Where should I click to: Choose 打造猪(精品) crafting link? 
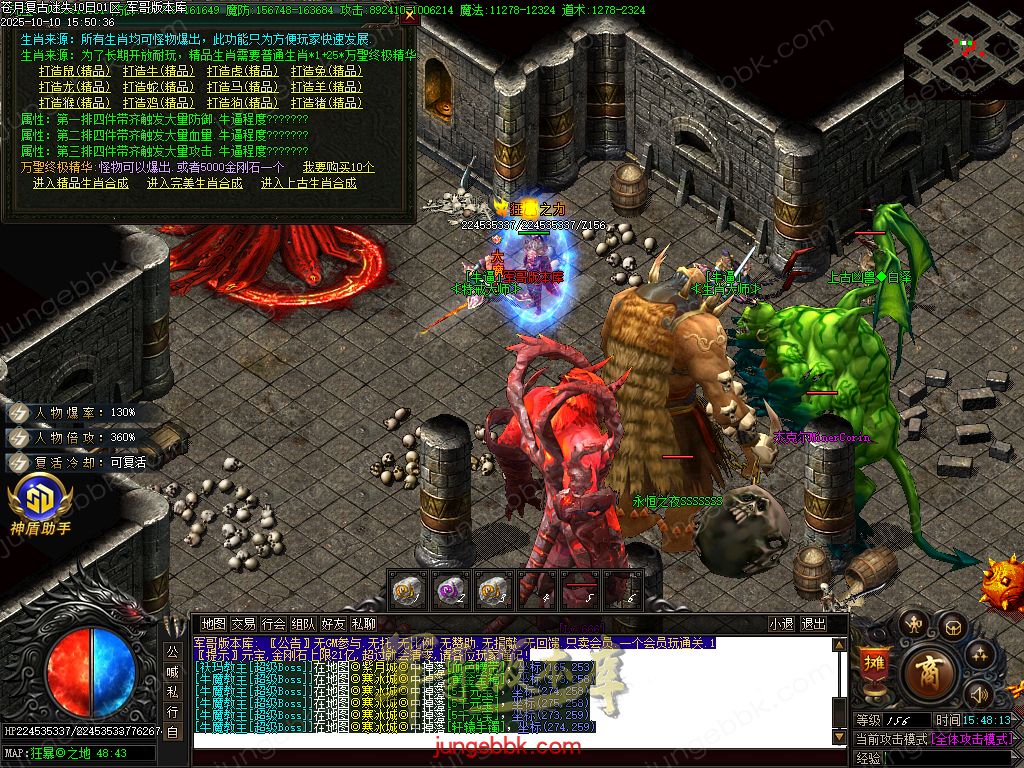(x=327, y=103)
